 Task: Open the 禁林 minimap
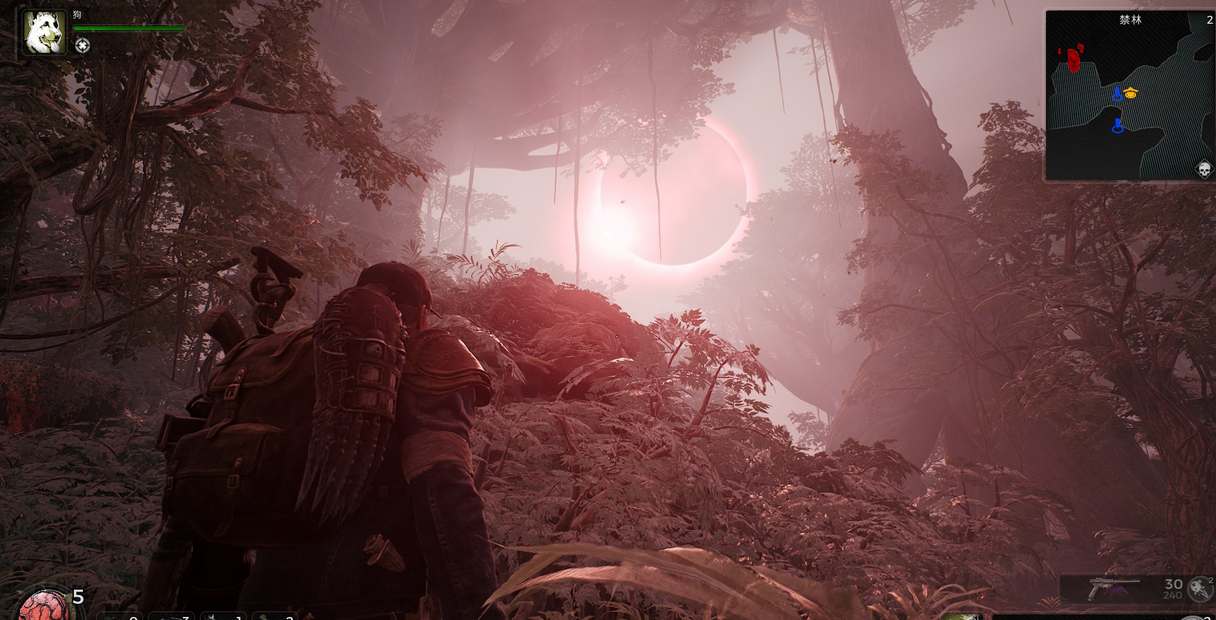[x=1130, y=97]
